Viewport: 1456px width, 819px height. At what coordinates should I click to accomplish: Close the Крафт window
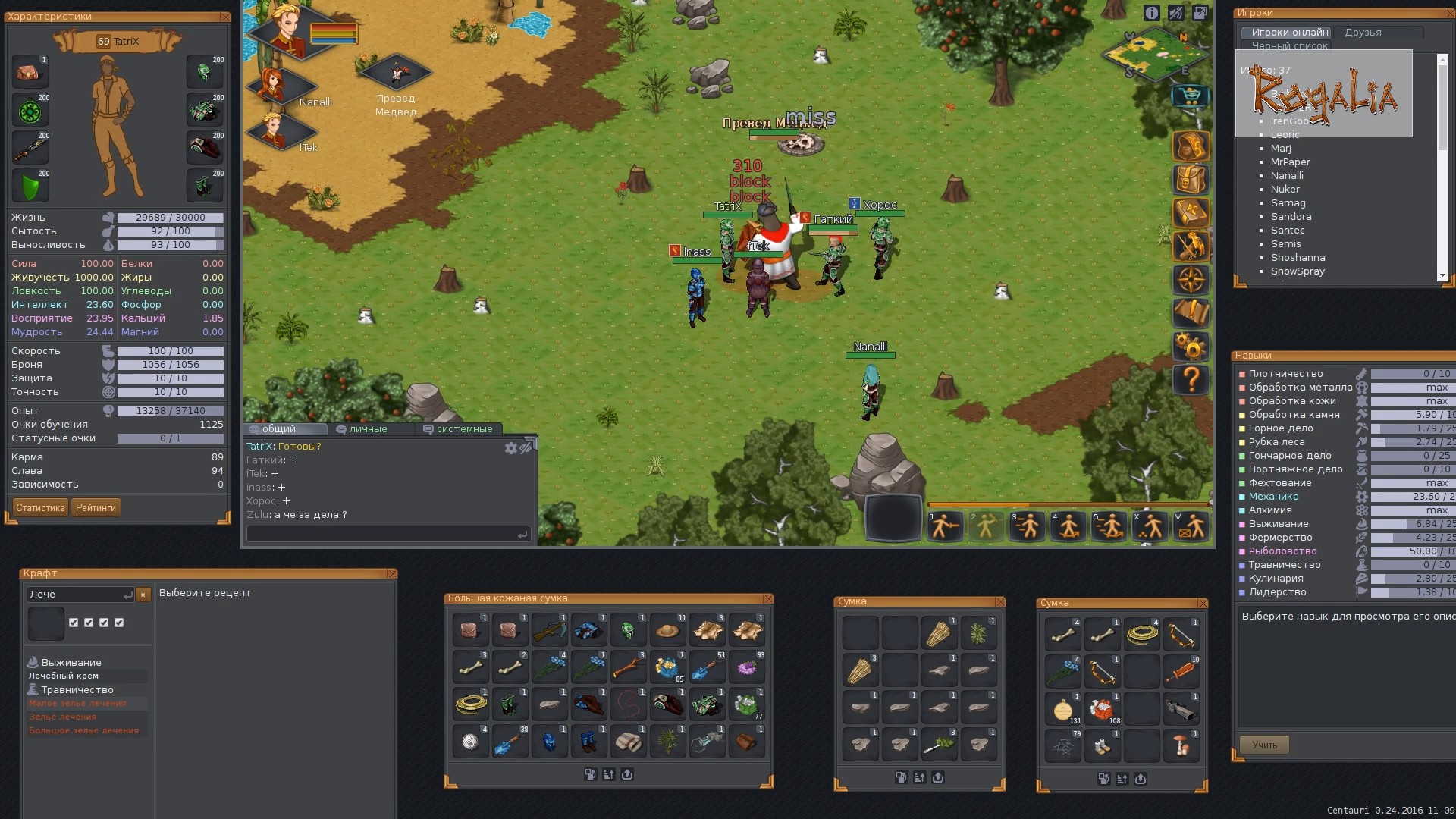click(391, 573)
